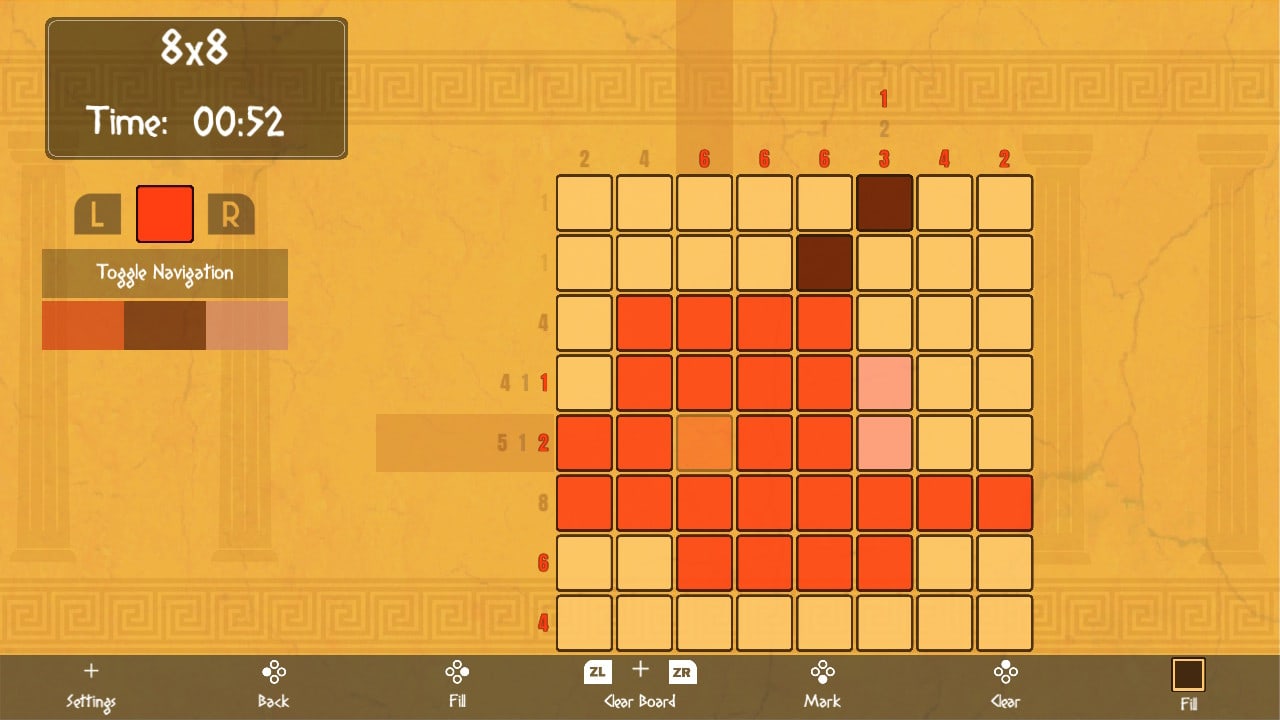The width and height of the screenshot is (1280, 720).
Task: Toggle fill on the top-left grid cell
Action: pyautogui.click(x=584, y=203)
